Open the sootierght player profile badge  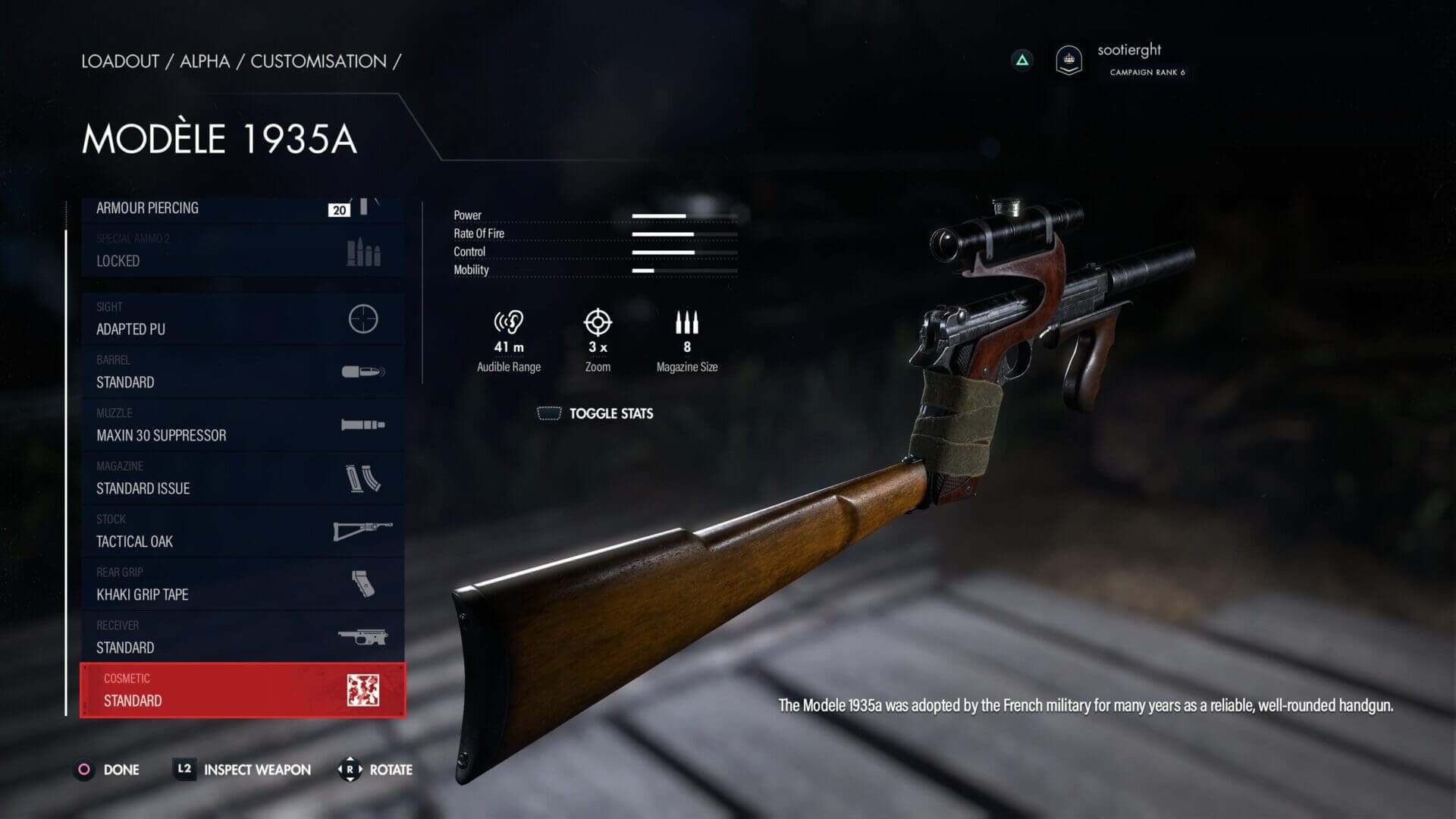point(1068,59)
